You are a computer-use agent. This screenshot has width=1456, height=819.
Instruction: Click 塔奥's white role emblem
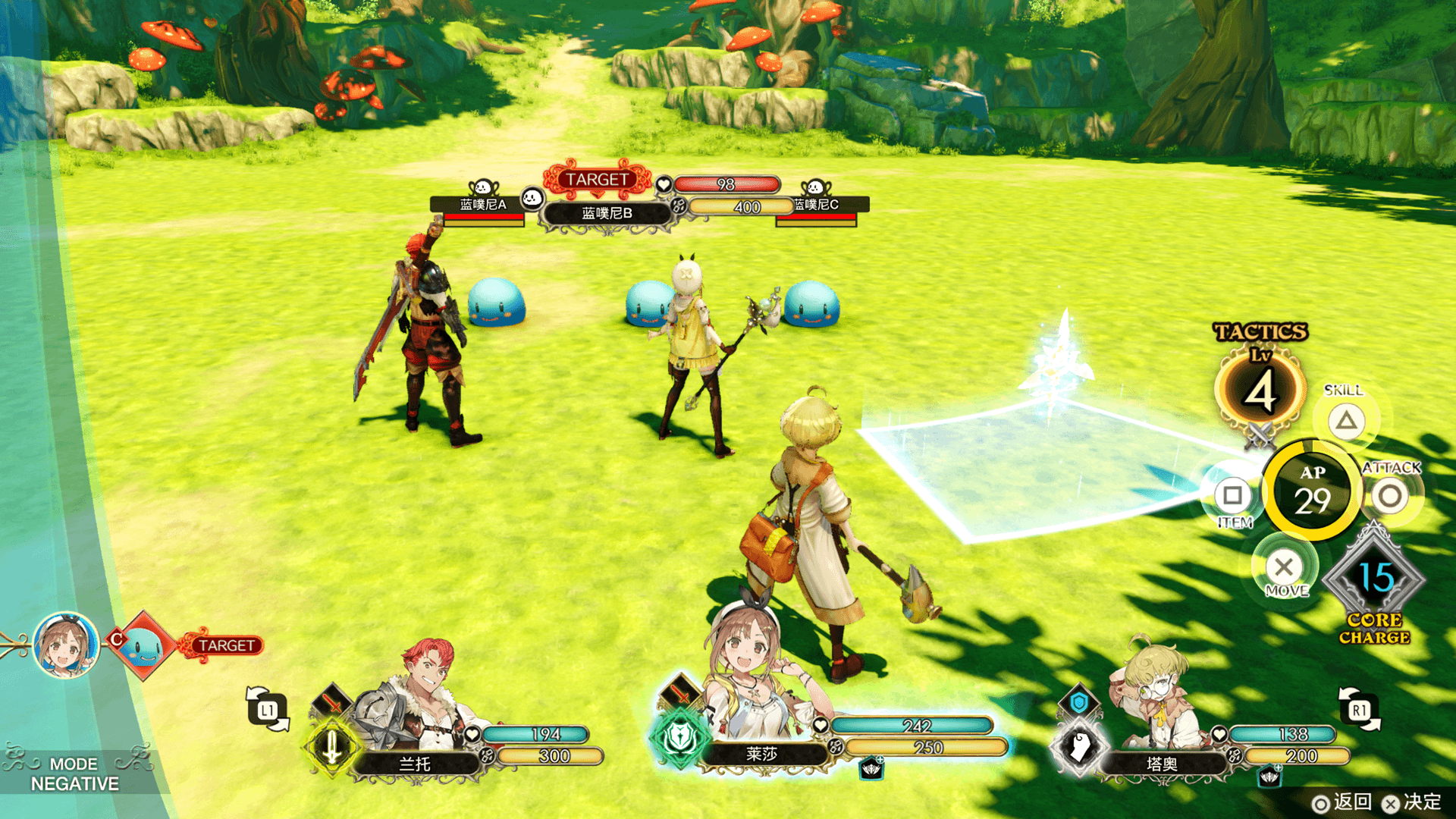[x=1079, y=746]
